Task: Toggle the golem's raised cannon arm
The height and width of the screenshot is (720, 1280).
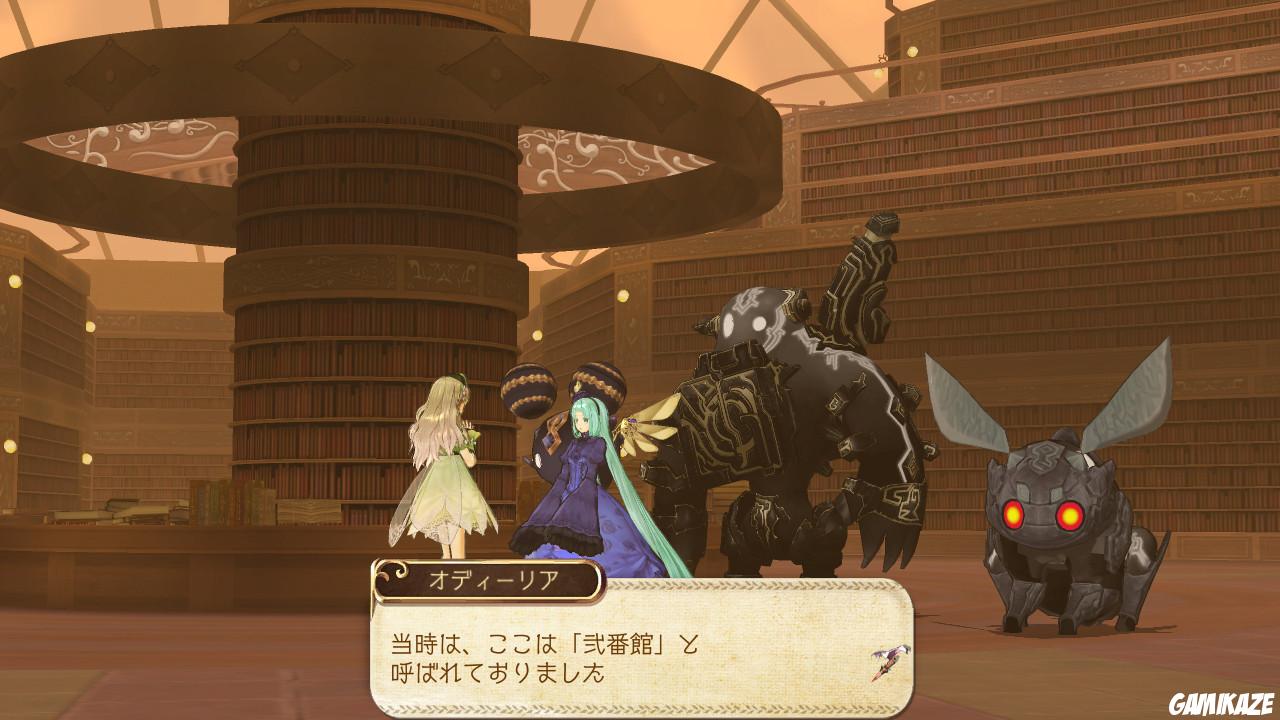Action: coord(865,270)
